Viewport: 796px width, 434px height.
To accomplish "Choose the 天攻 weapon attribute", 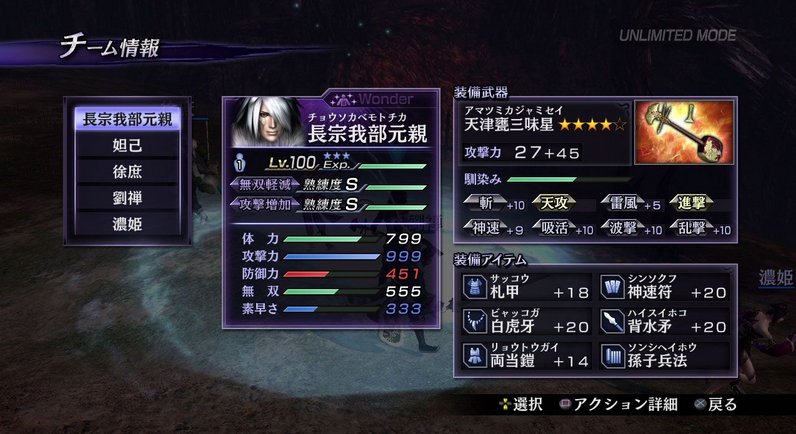I will pyautogui.click(x=553, y=204).
